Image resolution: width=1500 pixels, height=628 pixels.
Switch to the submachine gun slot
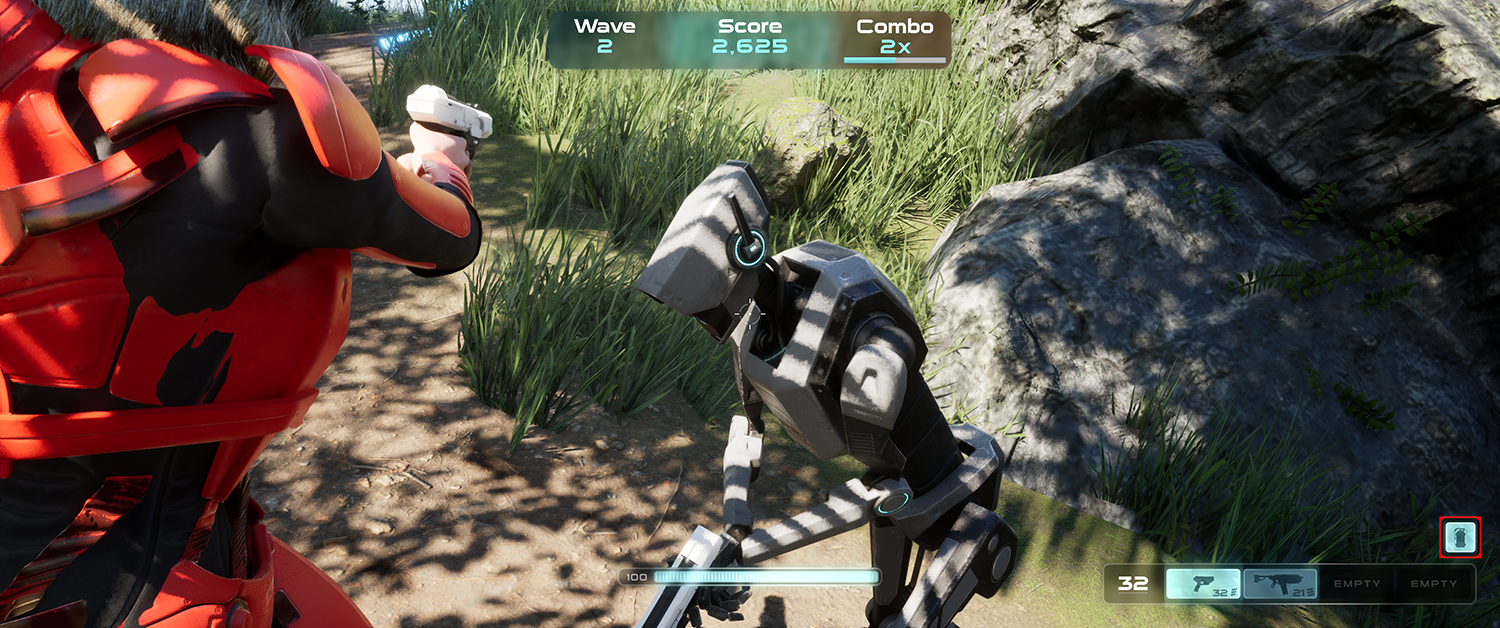tap(1281, 584)
